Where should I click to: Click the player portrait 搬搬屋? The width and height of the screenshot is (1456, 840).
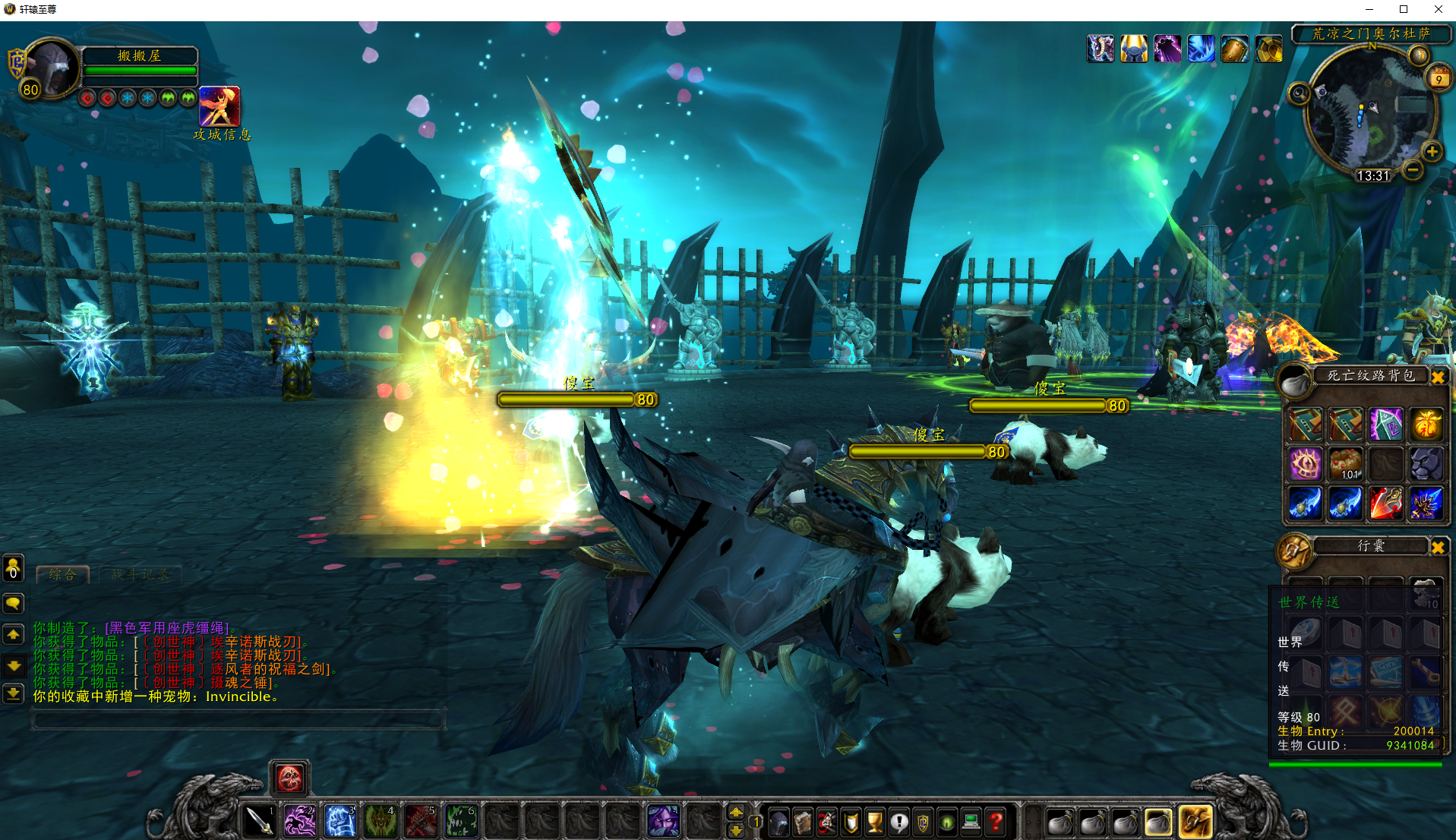52,68
